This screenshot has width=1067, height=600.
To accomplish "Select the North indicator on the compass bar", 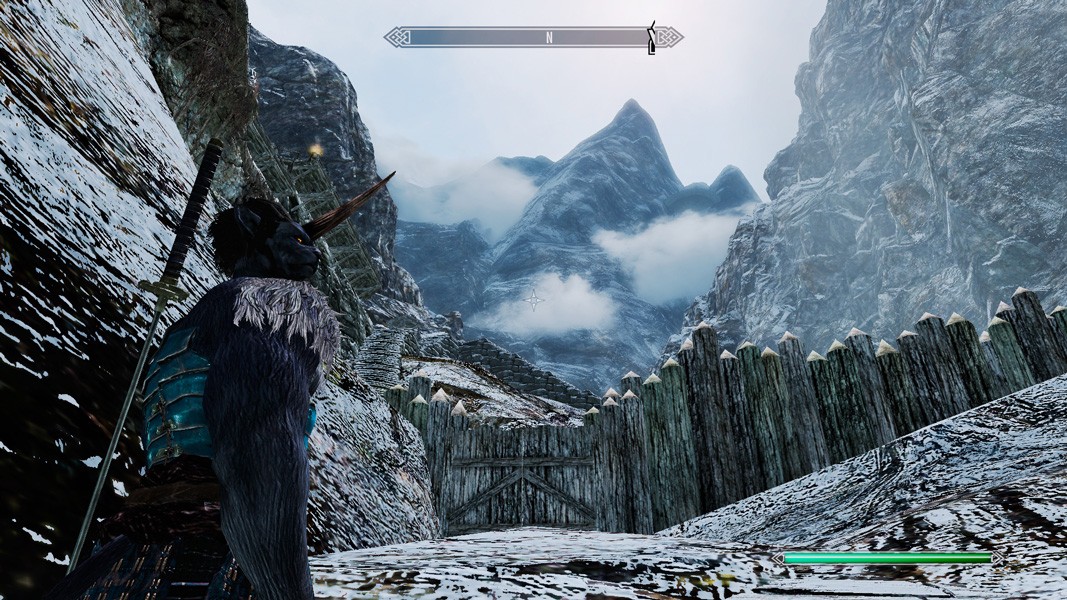I will coord(549,38).
